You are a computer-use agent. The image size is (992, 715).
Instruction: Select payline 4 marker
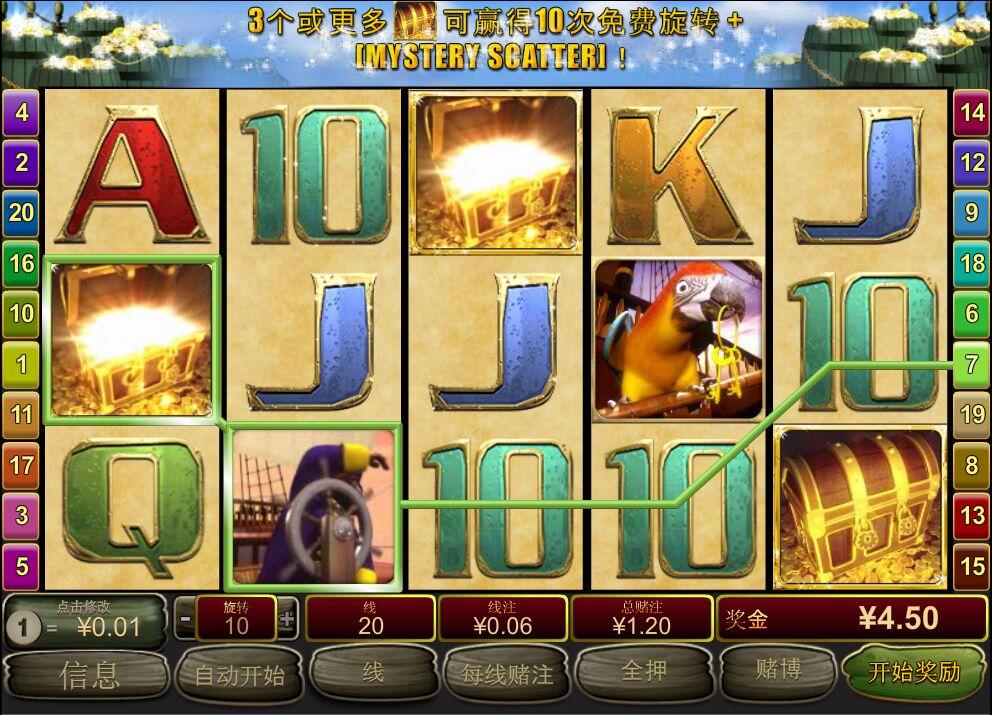21,113
